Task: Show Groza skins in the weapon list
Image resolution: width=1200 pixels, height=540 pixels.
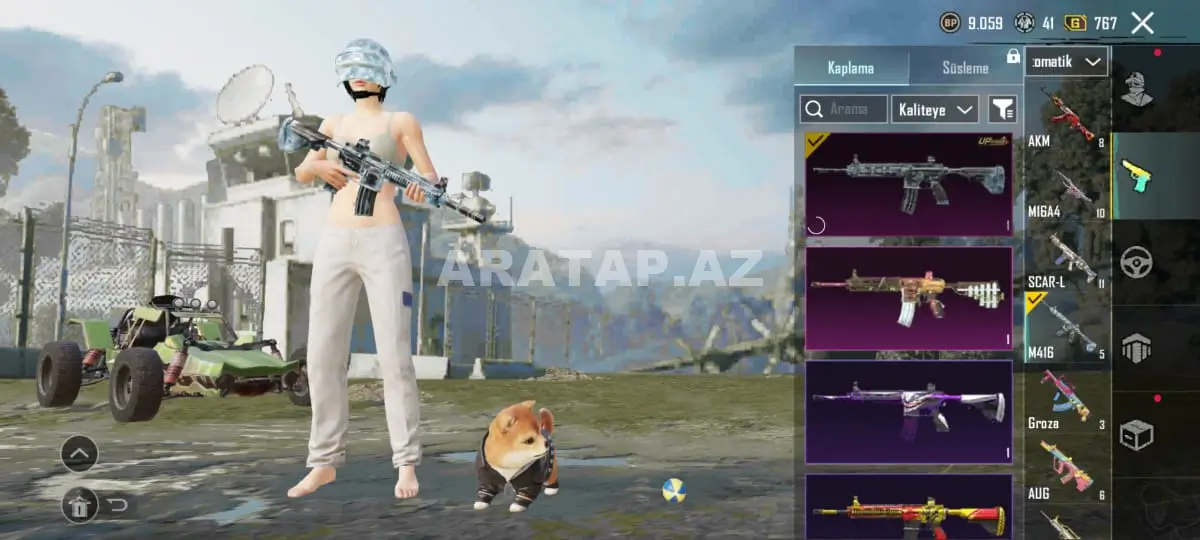Action: tap(1066, 400)
